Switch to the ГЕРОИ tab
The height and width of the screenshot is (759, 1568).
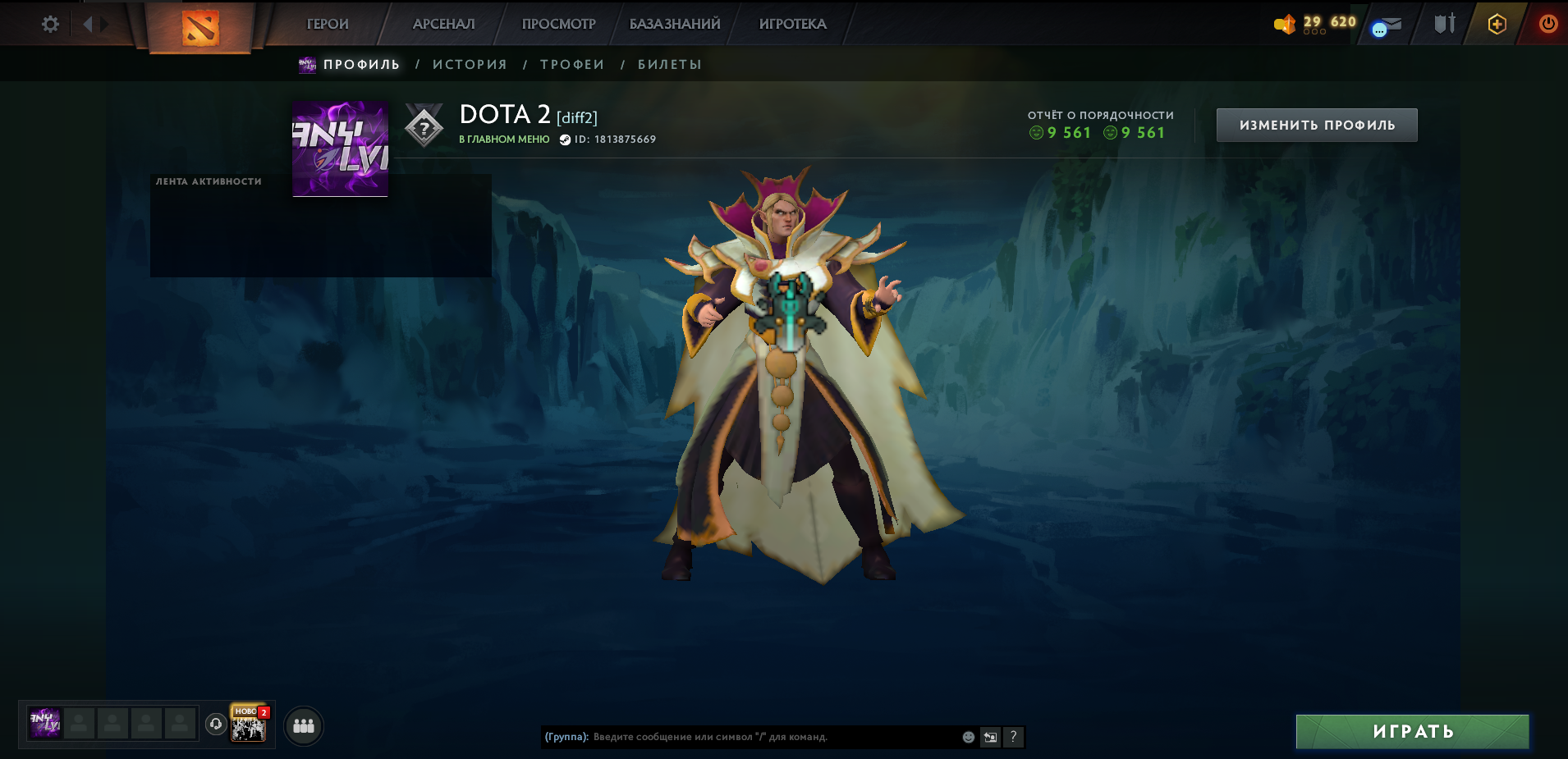326,24
